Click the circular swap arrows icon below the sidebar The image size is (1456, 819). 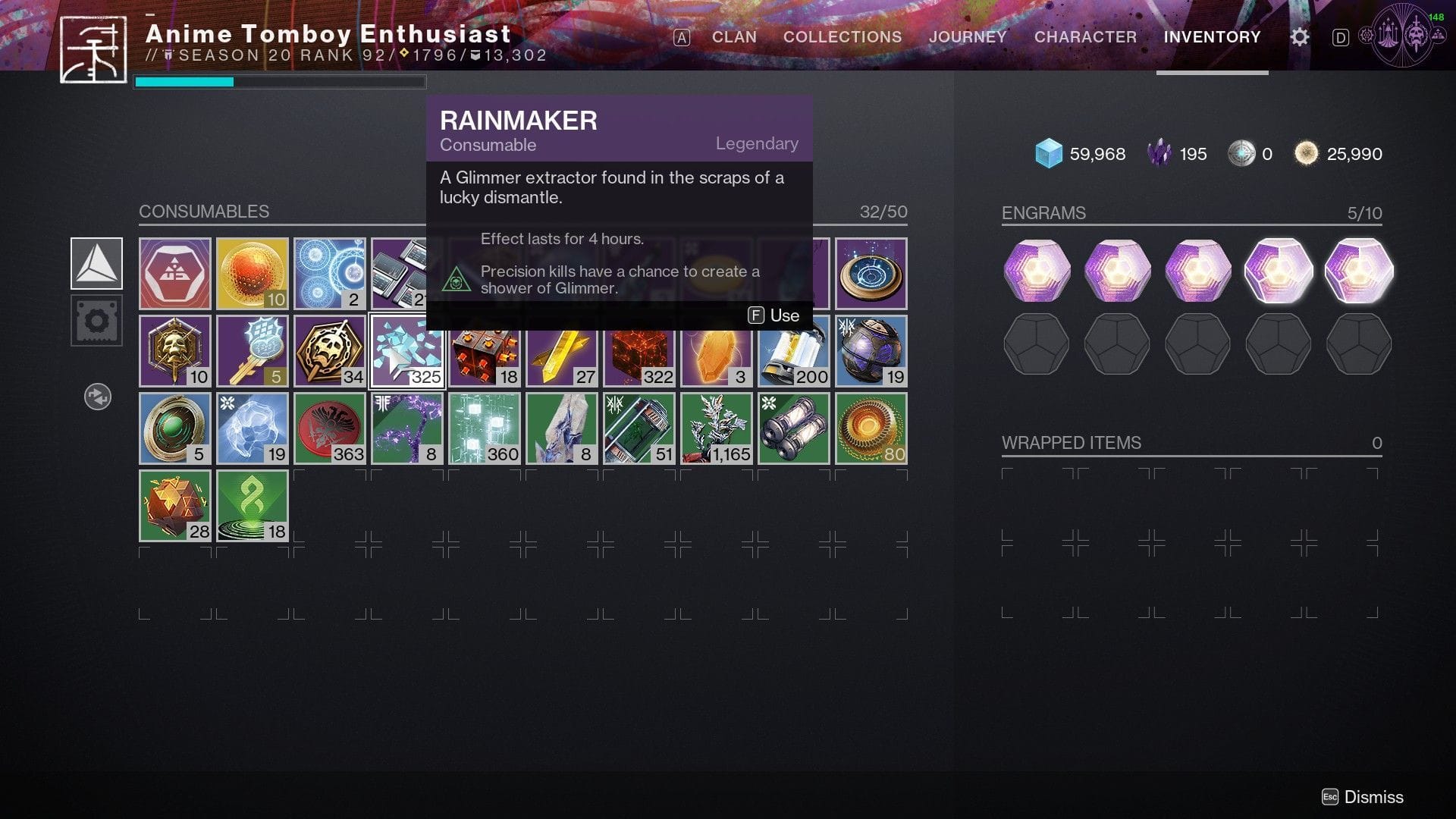[97, 397]
